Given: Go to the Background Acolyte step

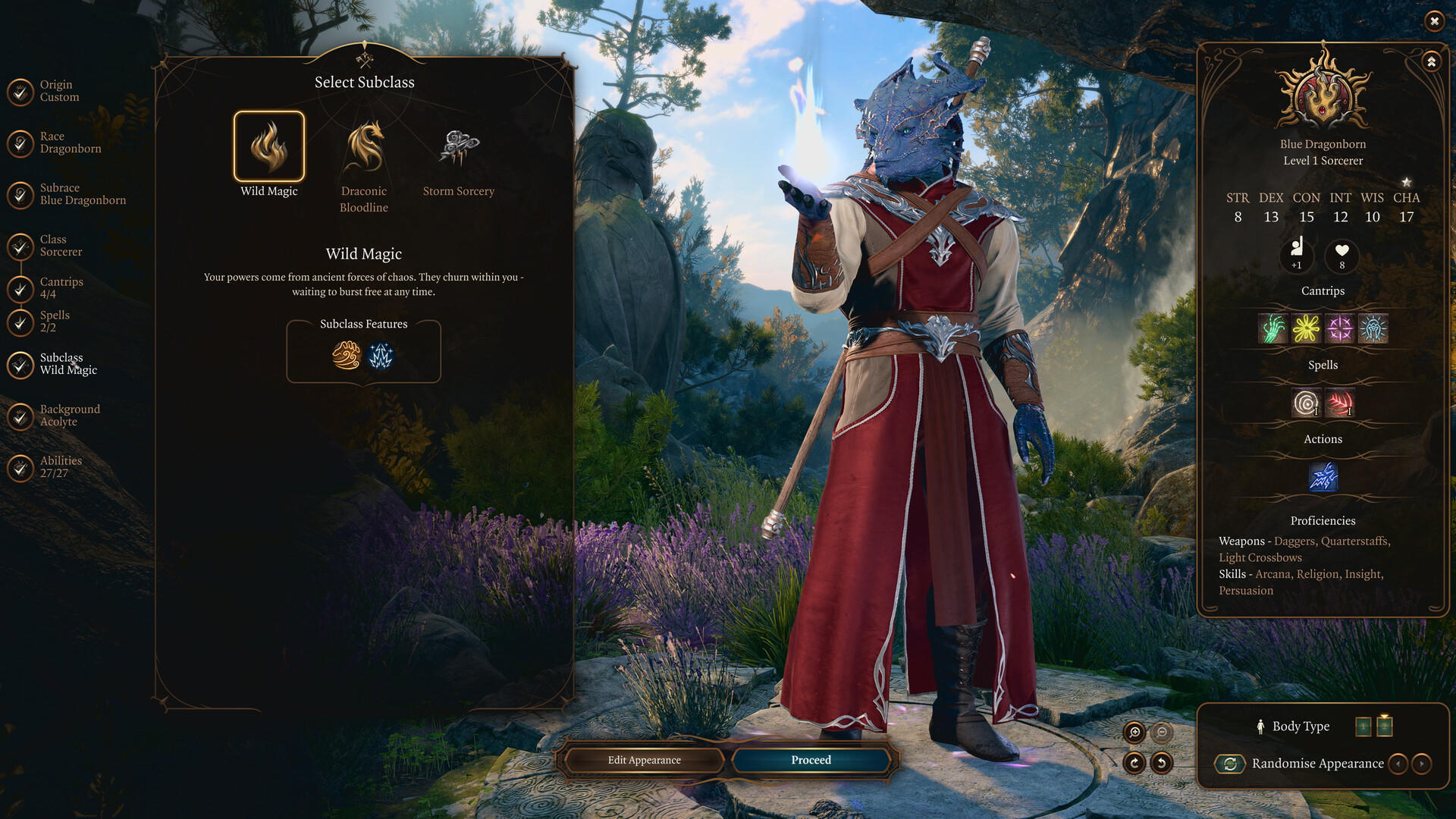Looking at the screenshot, I should (70, 414).
